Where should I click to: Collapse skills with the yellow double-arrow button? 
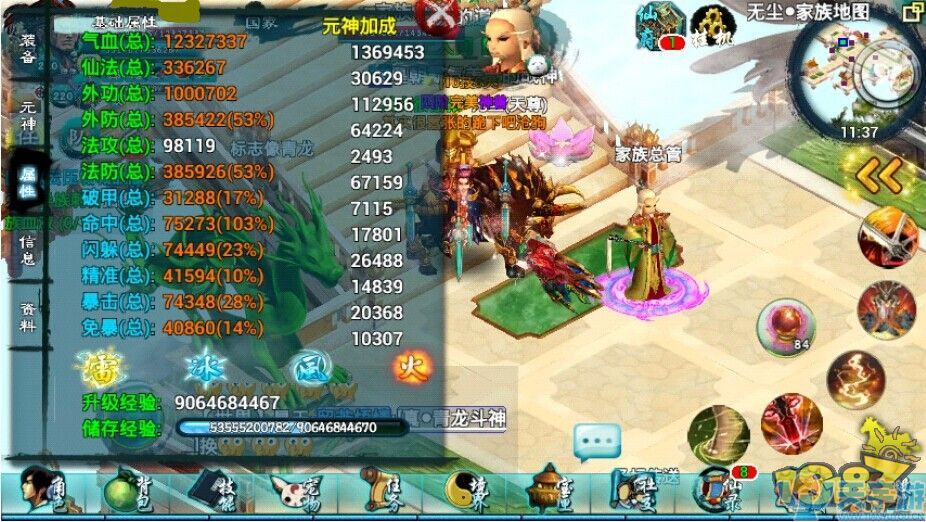click(x=880, y=176)
